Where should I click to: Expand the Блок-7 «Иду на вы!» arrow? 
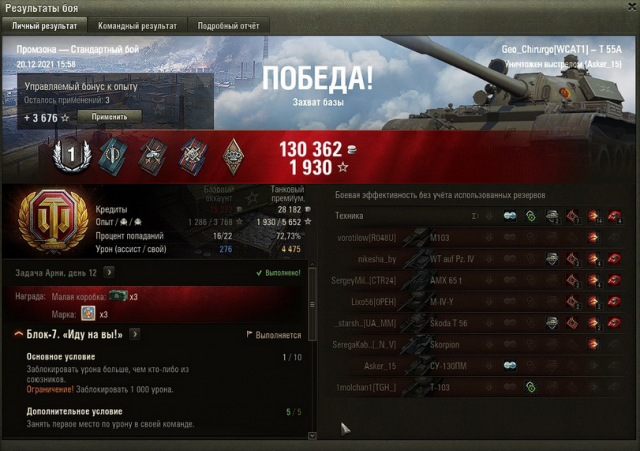(x=134, y=334)
